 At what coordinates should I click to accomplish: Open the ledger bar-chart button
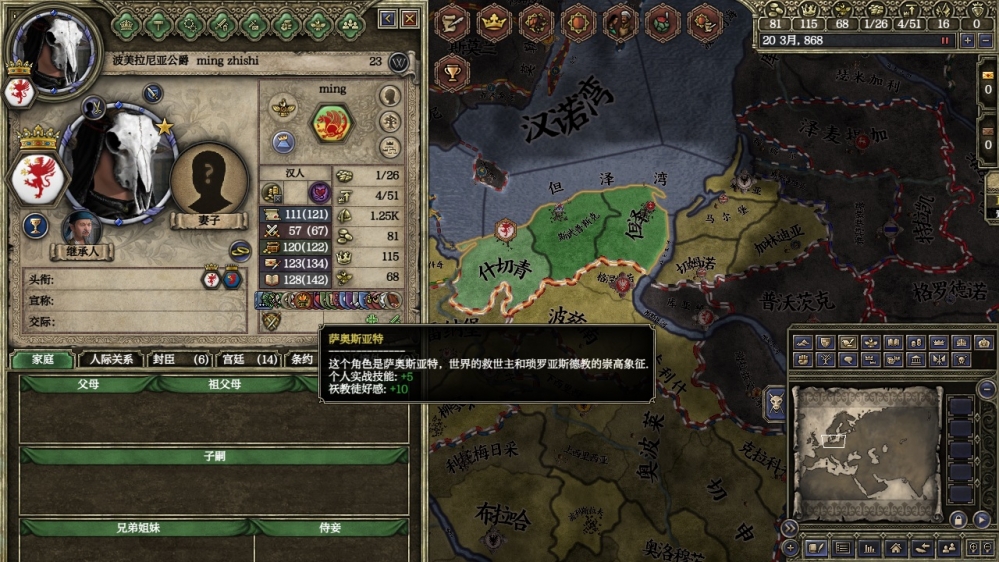pos(869,548)
